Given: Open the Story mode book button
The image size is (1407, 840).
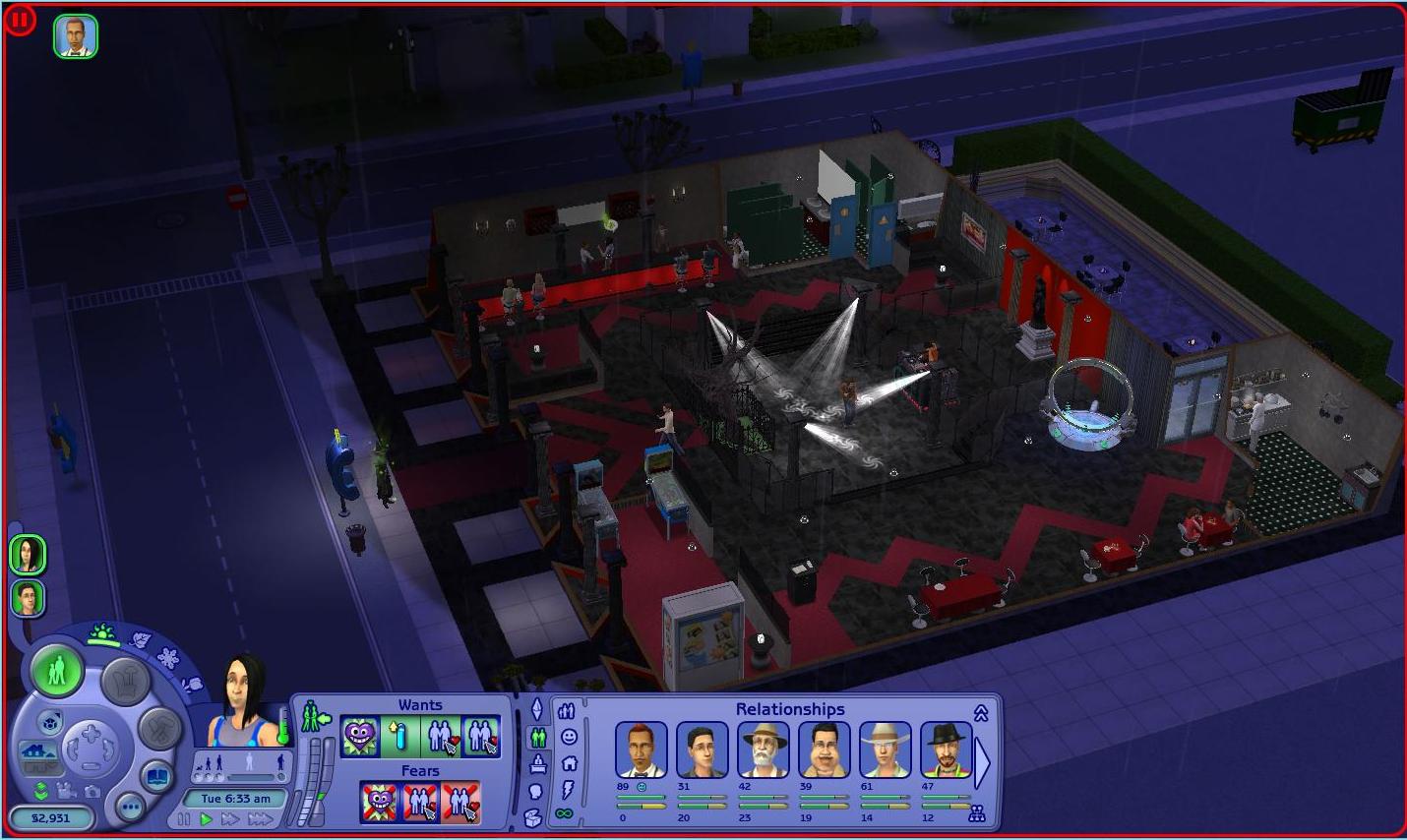Looking at the screenshot, I should click(157, 777).
